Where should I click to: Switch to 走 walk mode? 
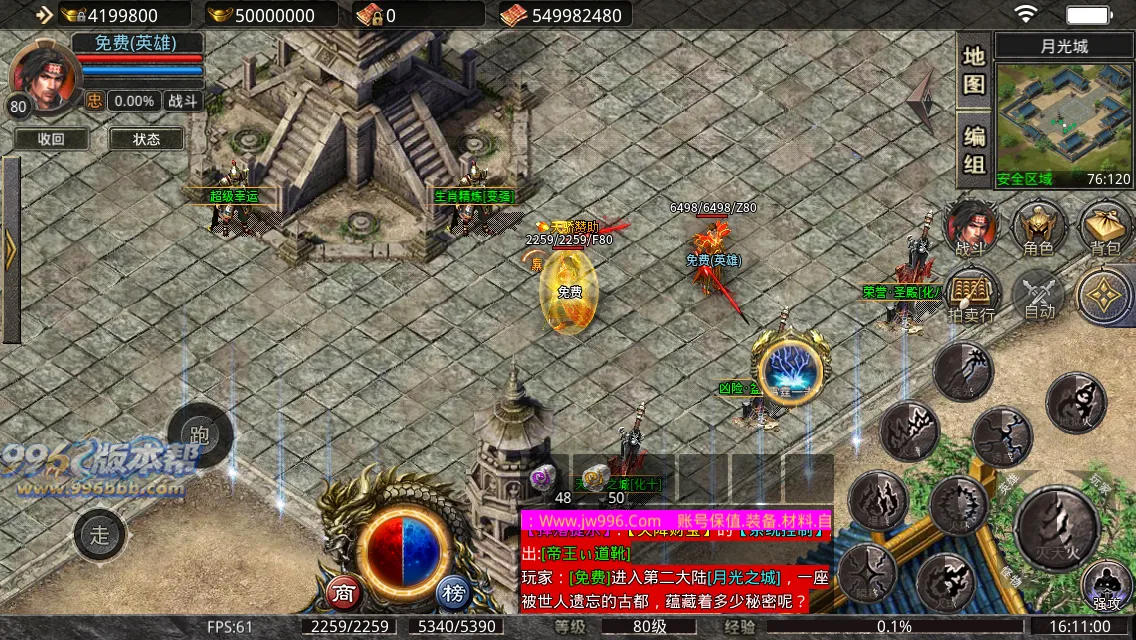100,534
